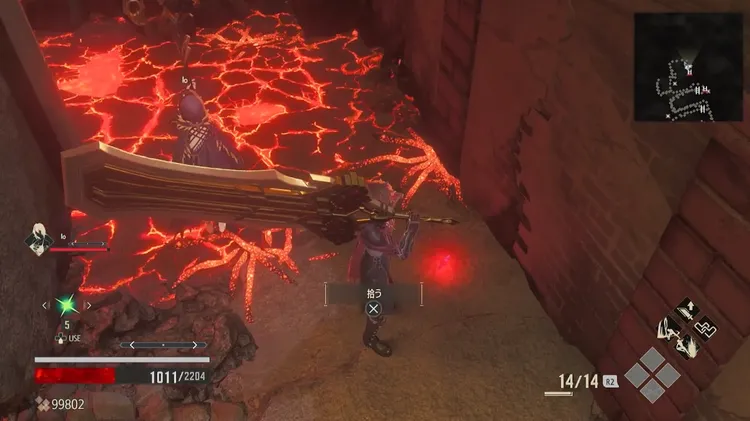Viewport: 750px width, 421px height.
Task: Select partner Io's portrait
Action: coord(40,237)
